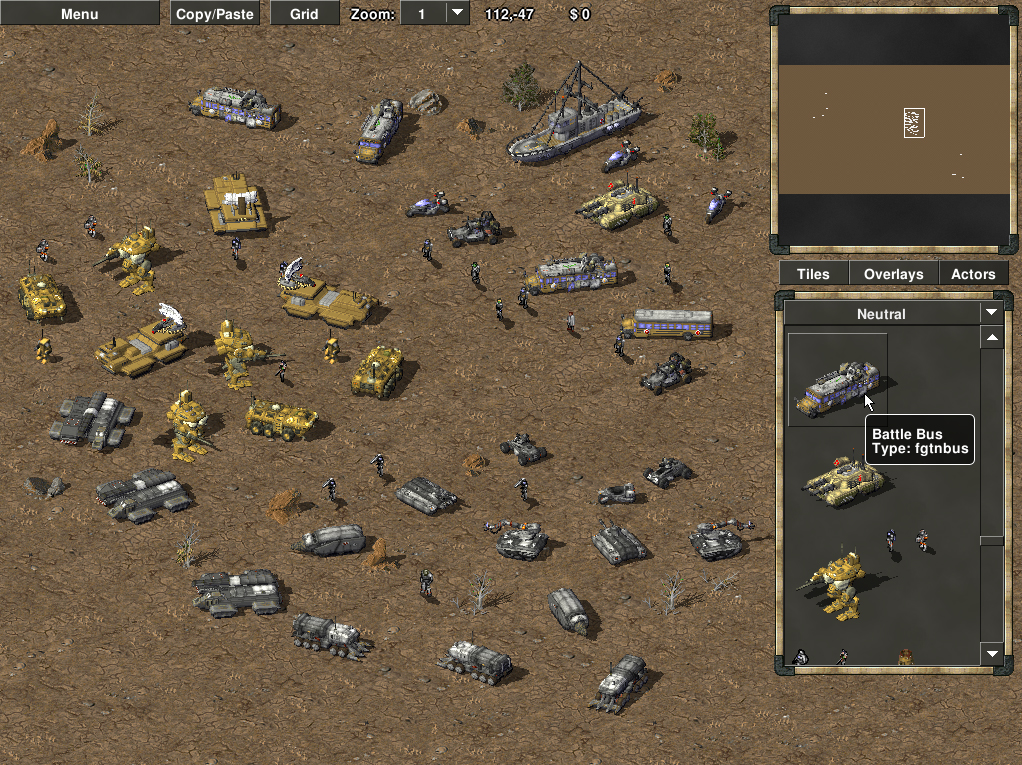Pick the yellow mech walker actor
The width and height of the screenshot is (1022, 765).
point(834,583)
